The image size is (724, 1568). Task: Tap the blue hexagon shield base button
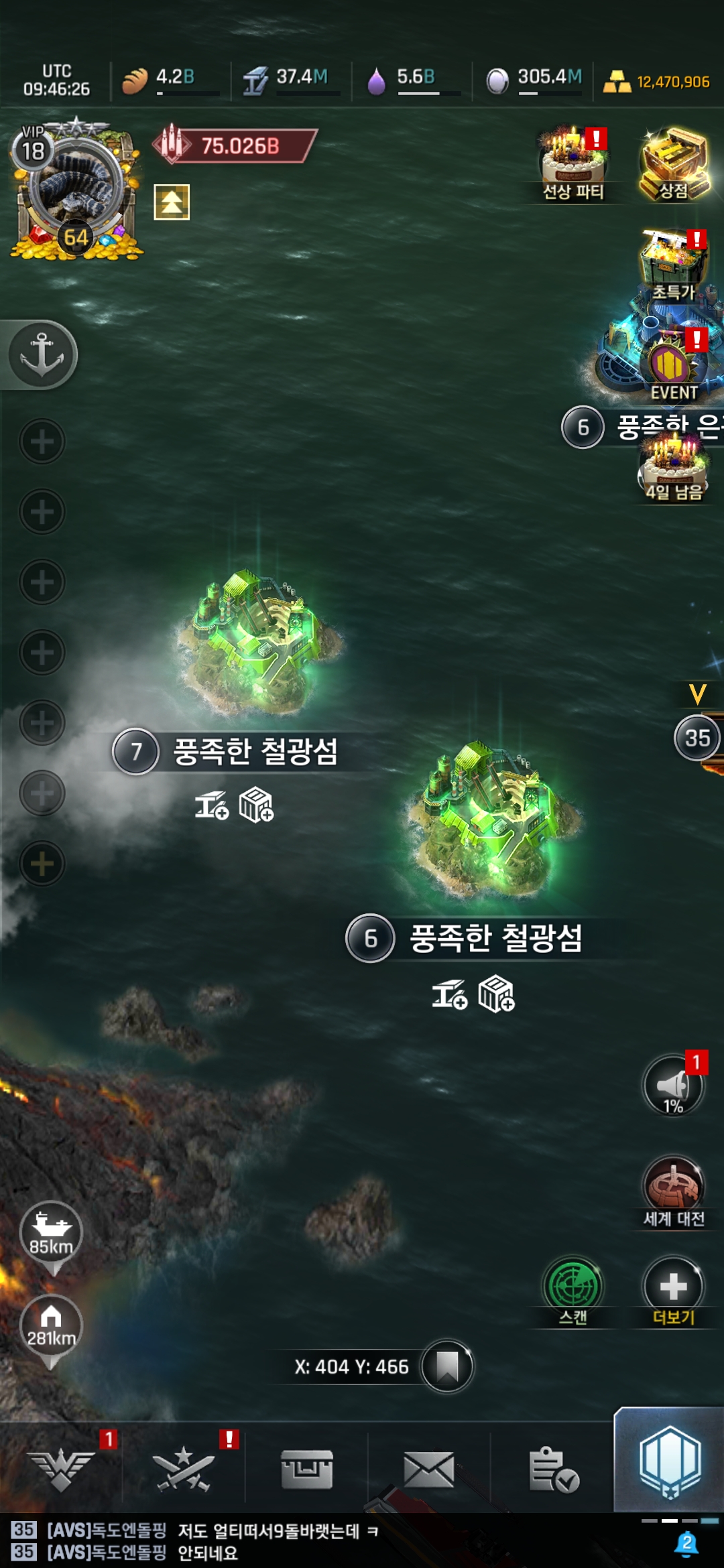pos(670,1462)
